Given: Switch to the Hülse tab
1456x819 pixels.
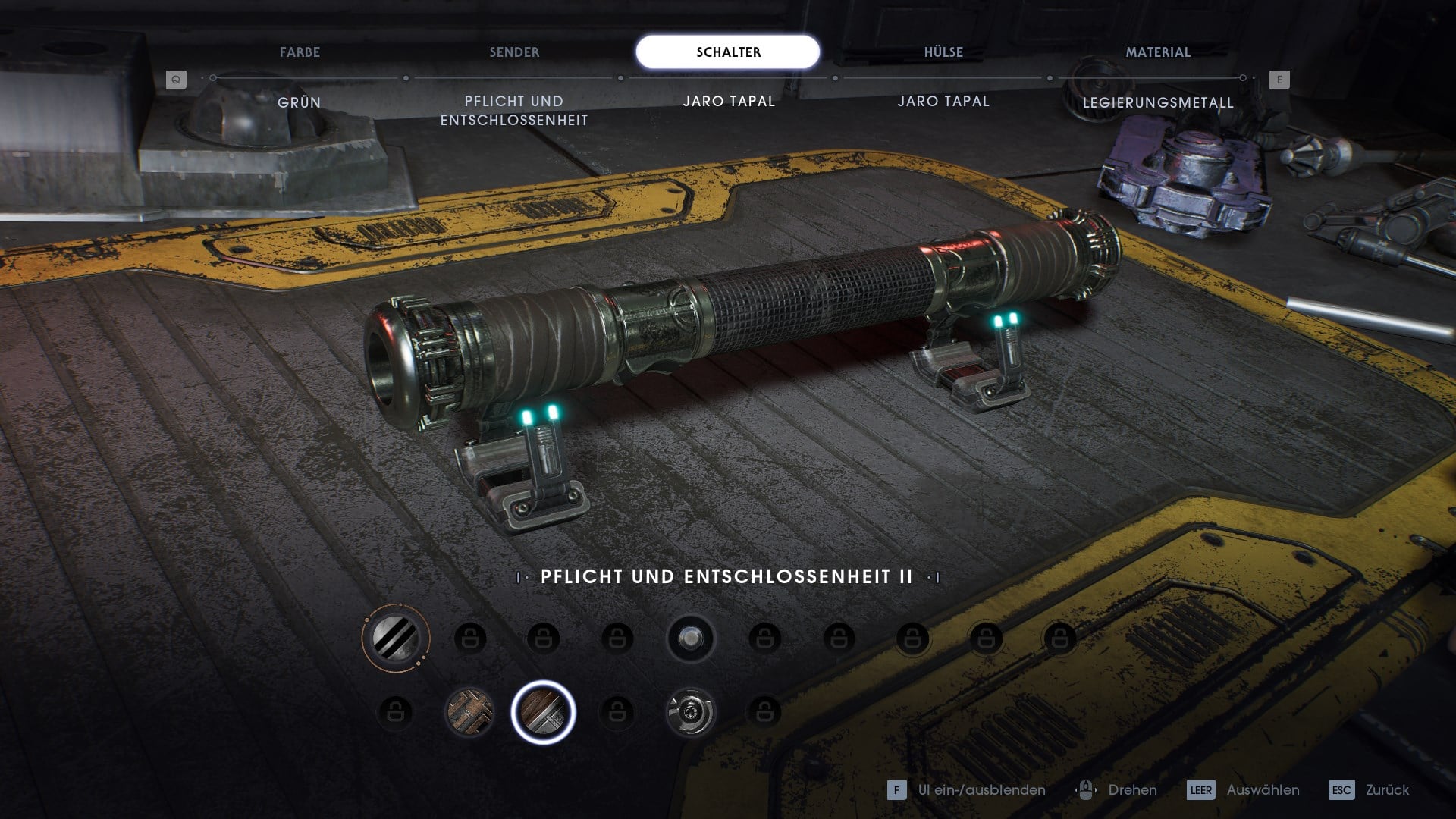Looking at the screenshot, I should pos(943,52).
